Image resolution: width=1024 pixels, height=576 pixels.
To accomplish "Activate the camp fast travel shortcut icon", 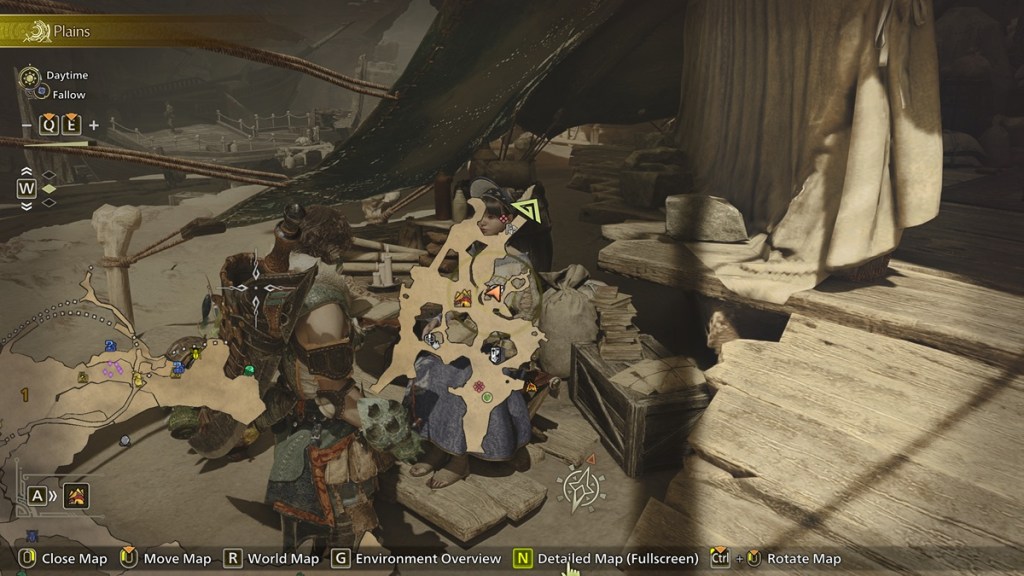I will (76, 495).
